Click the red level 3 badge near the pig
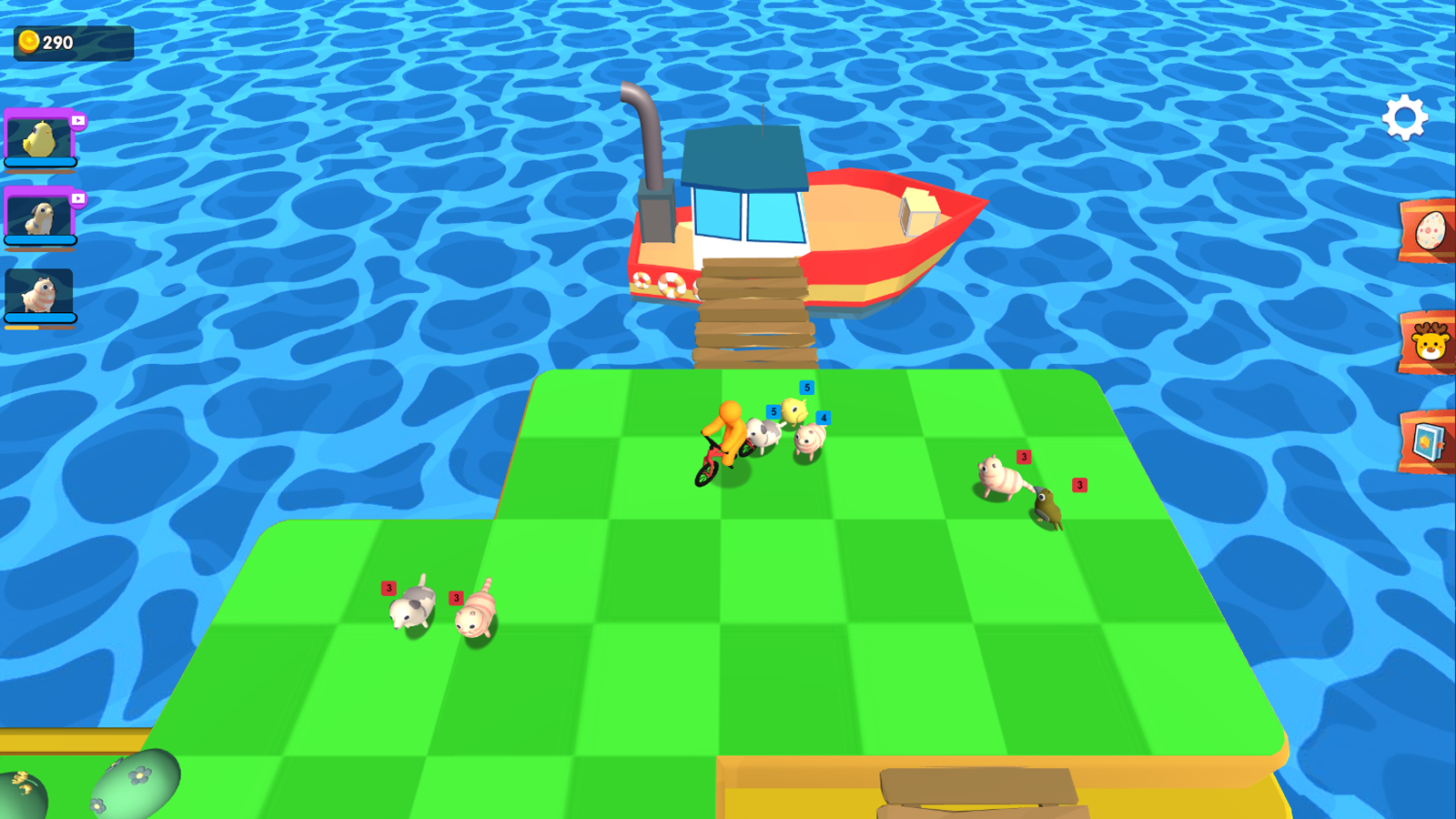This screenshot has height=819, width=1456. [1023, 456]
